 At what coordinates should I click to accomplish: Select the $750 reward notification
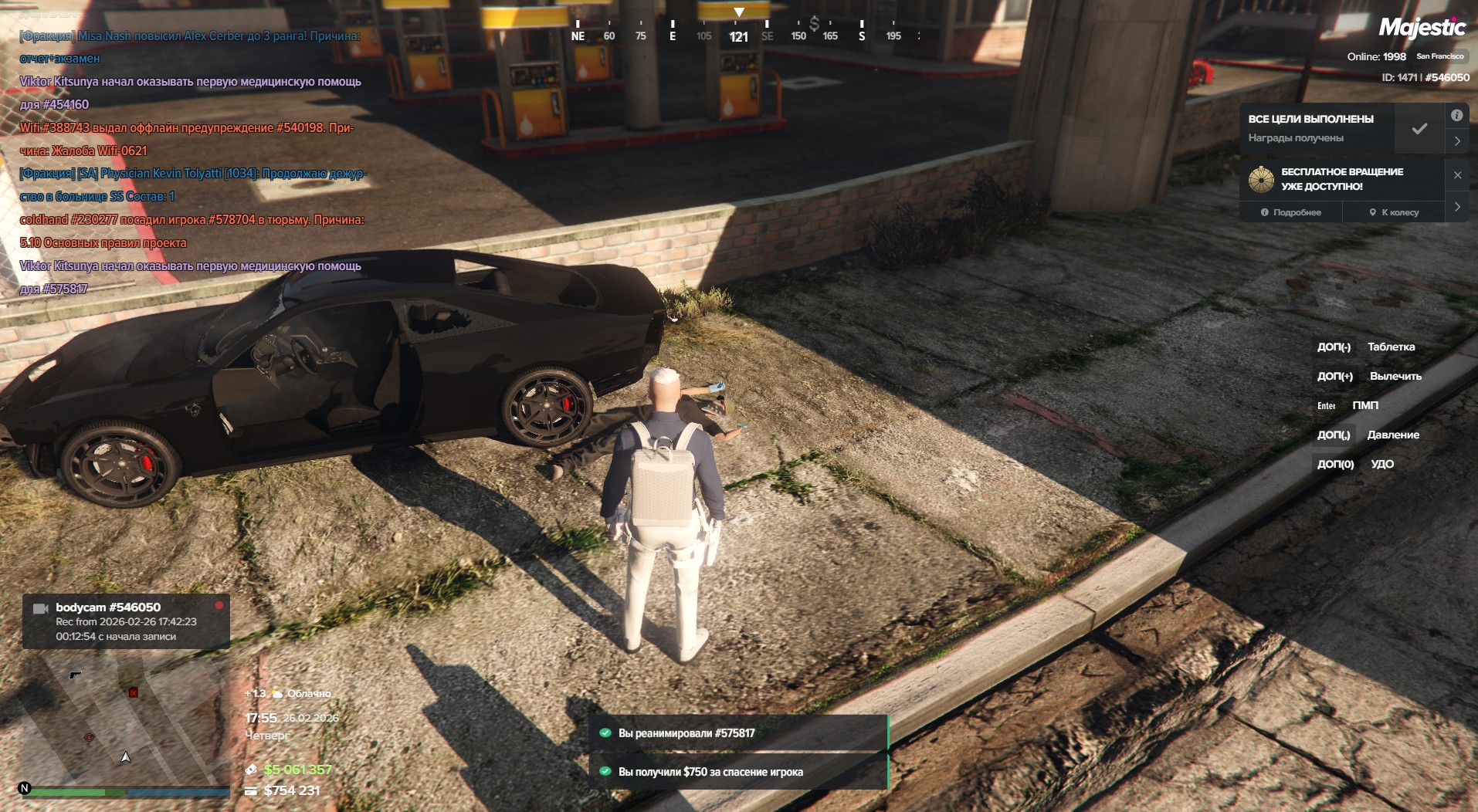738,772
